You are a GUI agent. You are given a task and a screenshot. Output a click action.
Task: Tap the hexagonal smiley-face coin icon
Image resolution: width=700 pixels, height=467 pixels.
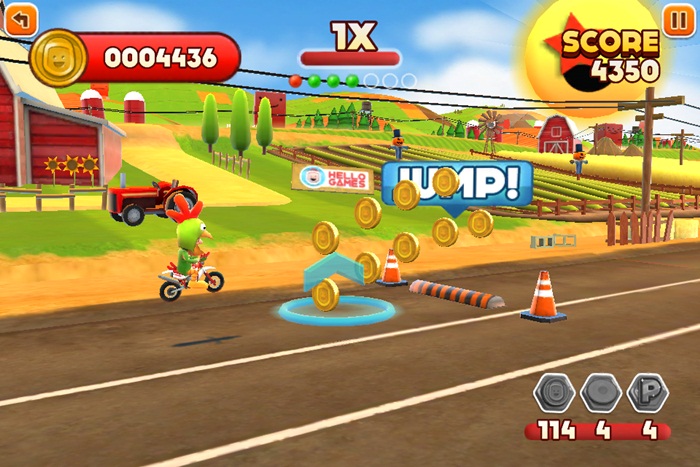point(554,393)
